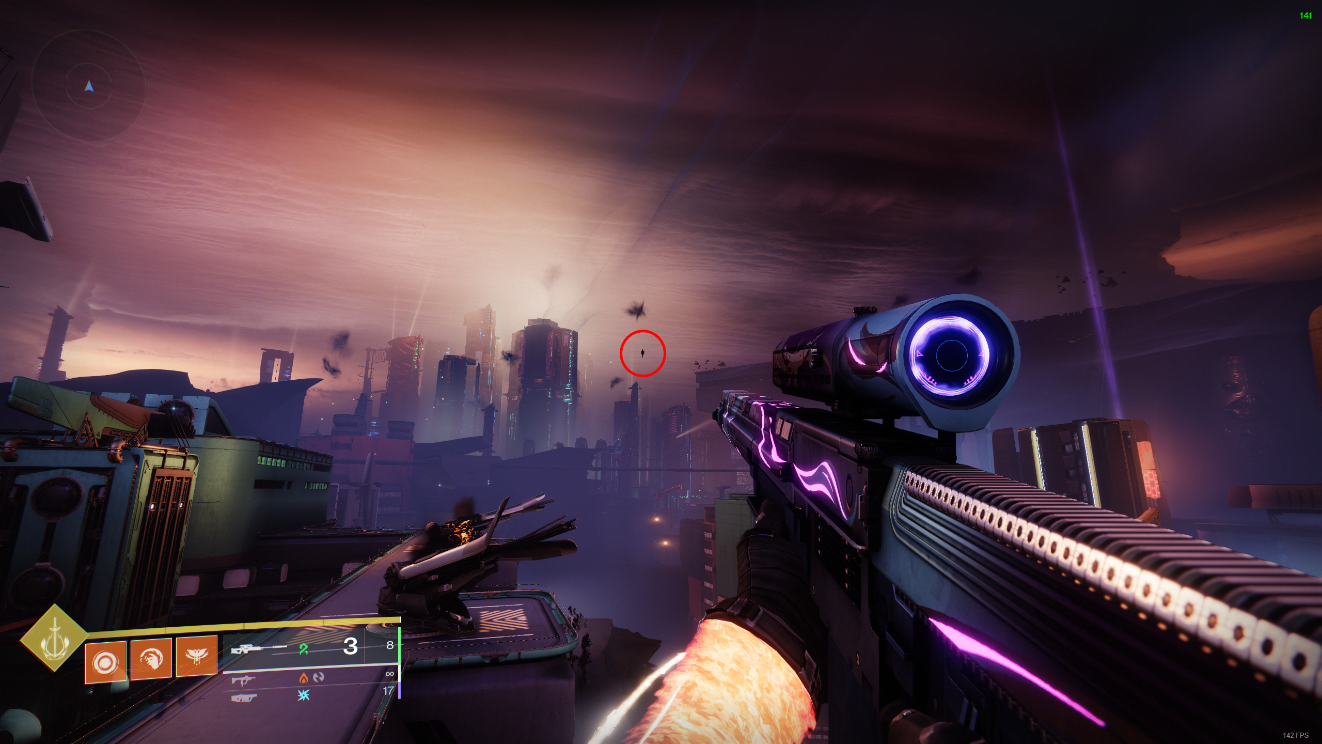
Task: Activate the golden sword Super ability icon
Action: coord(53,637)
